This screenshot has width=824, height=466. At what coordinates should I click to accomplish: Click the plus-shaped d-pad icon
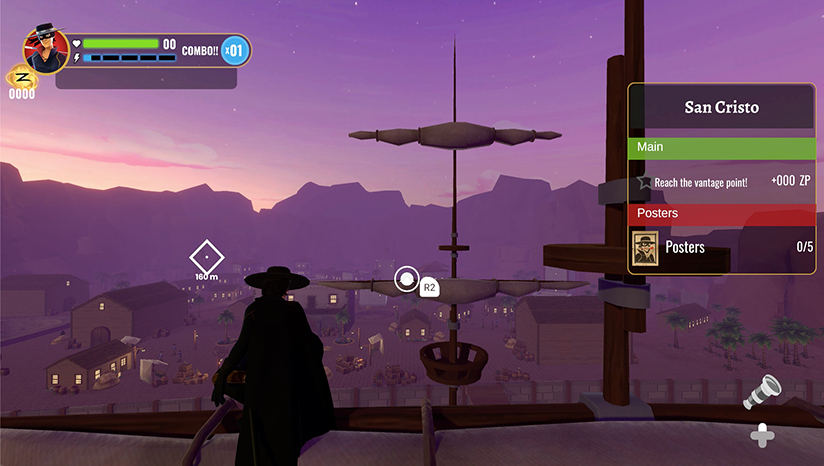click(762, 435)
